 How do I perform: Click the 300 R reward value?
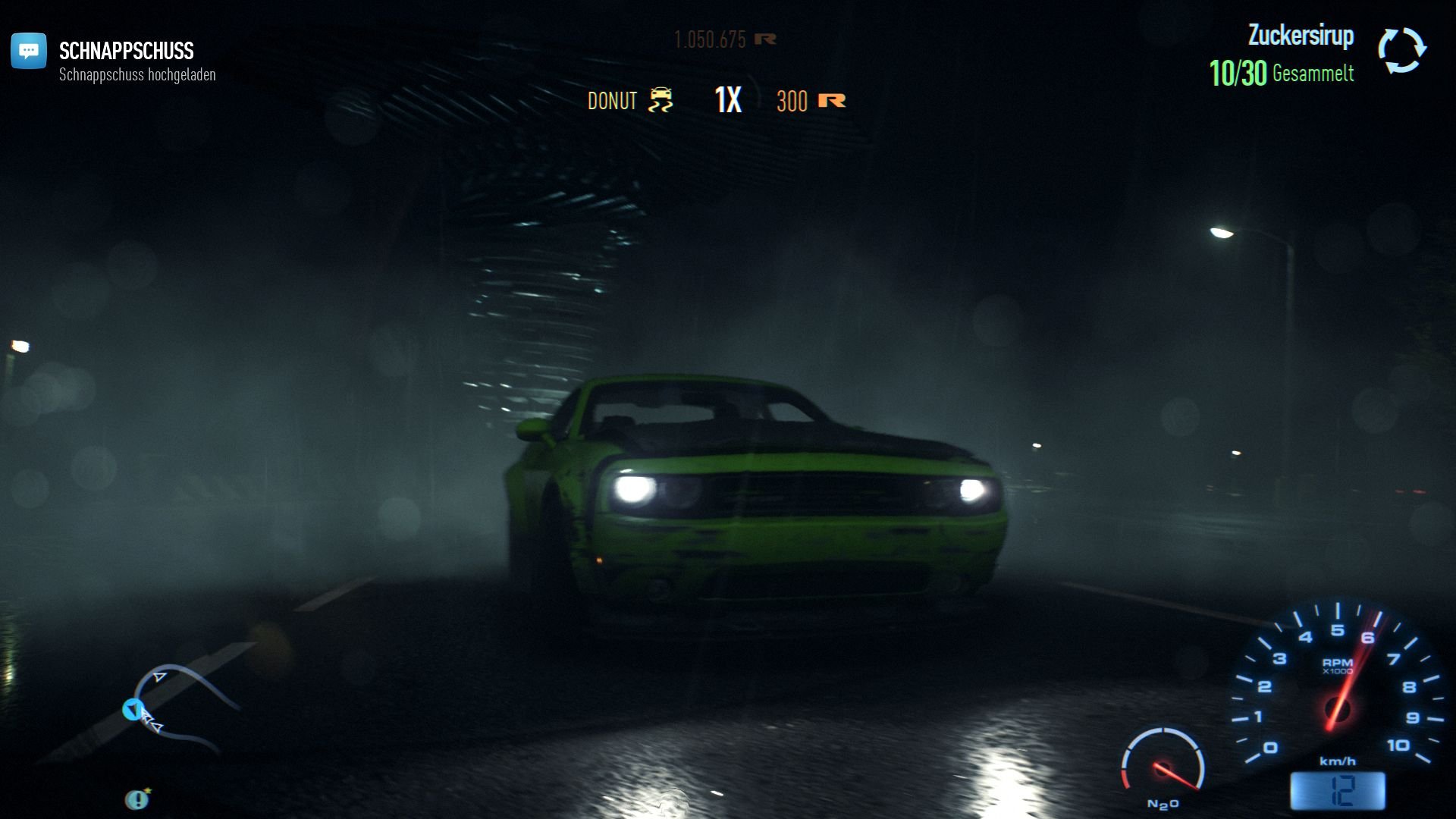(792, 101)
